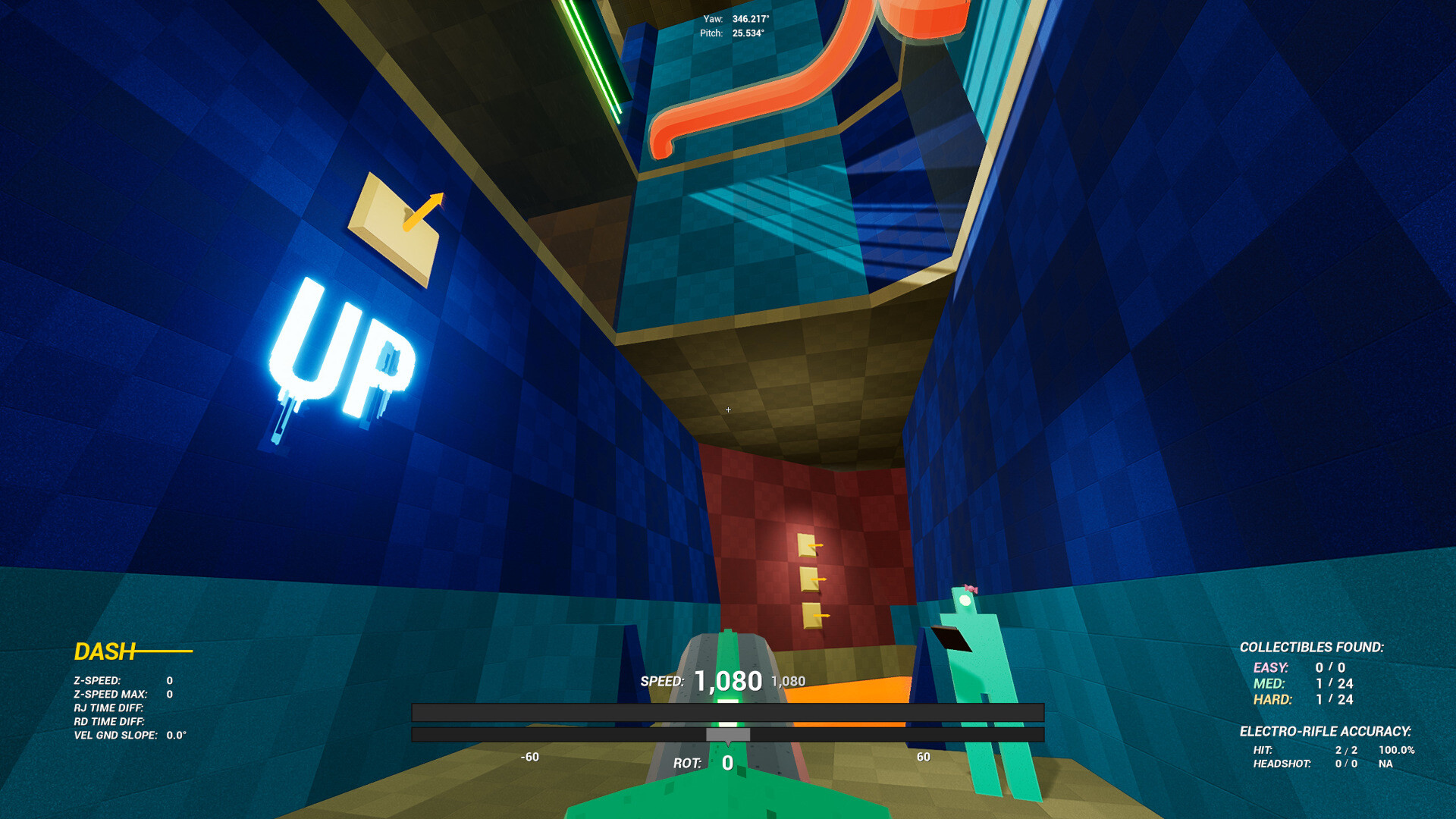Click the HIT accuracy 100.0% value
1456x819 pixels.
click(1398, 750)
